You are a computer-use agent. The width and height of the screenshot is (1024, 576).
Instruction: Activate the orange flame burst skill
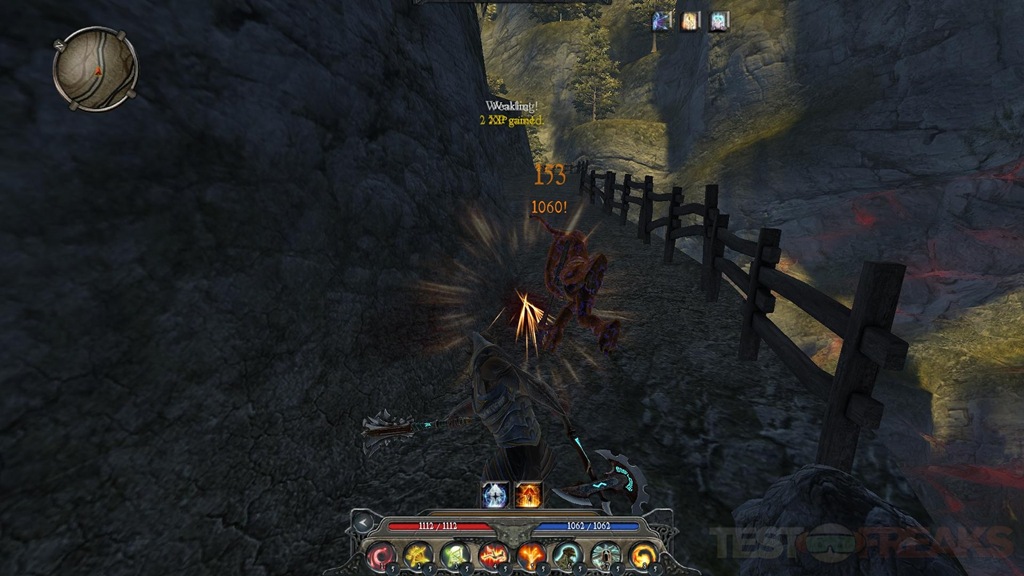click(x=530, y=555)
